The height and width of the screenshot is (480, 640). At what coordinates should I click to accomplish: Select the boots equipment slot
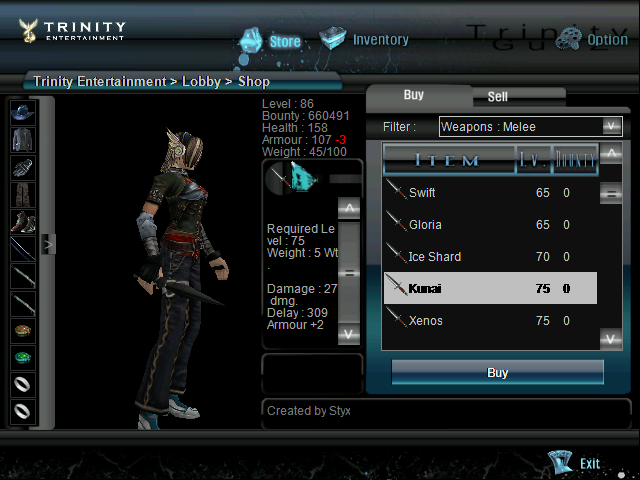click(23, 220)
